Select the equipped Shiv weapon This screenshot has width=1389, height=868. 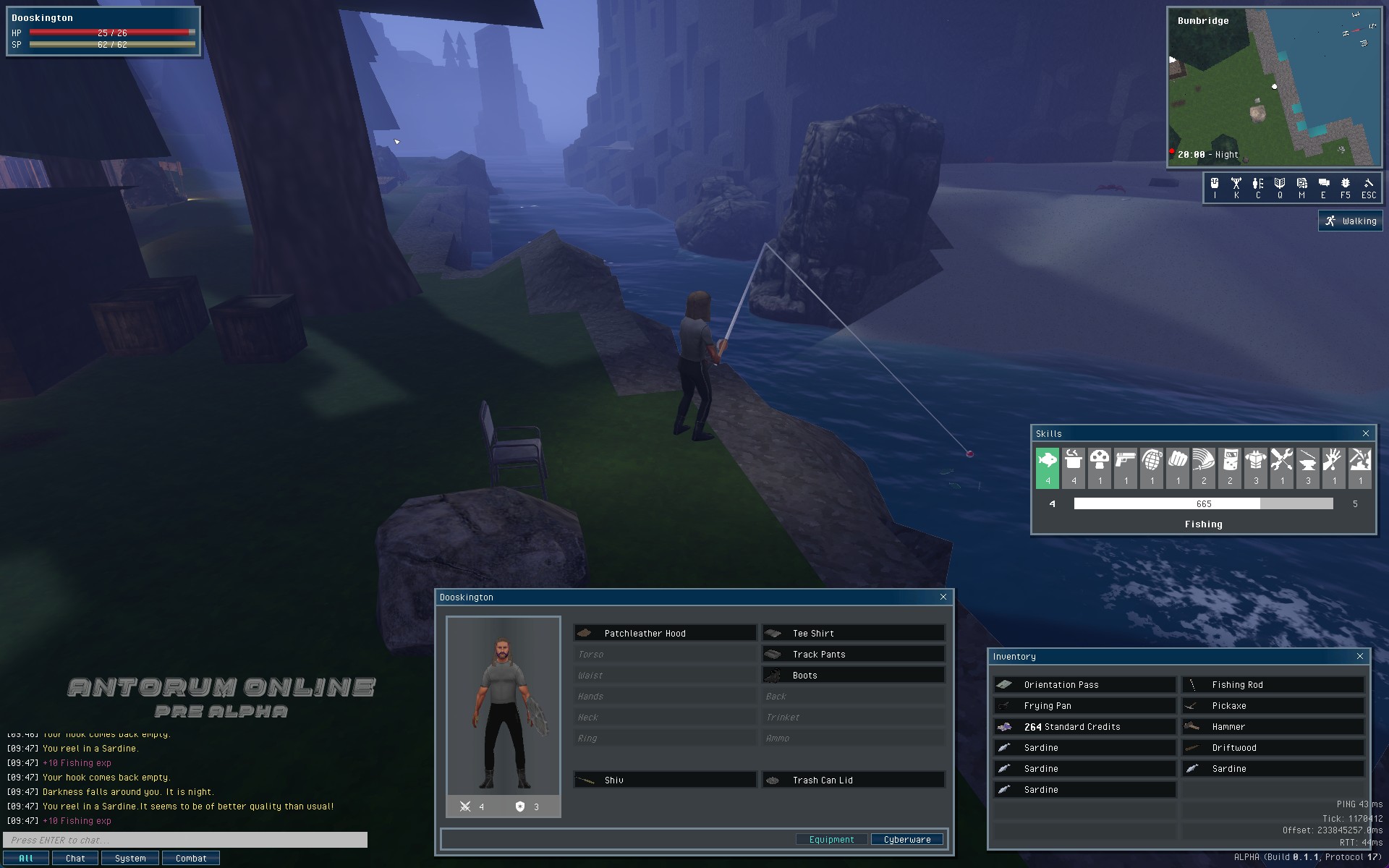tap(665, 780)
